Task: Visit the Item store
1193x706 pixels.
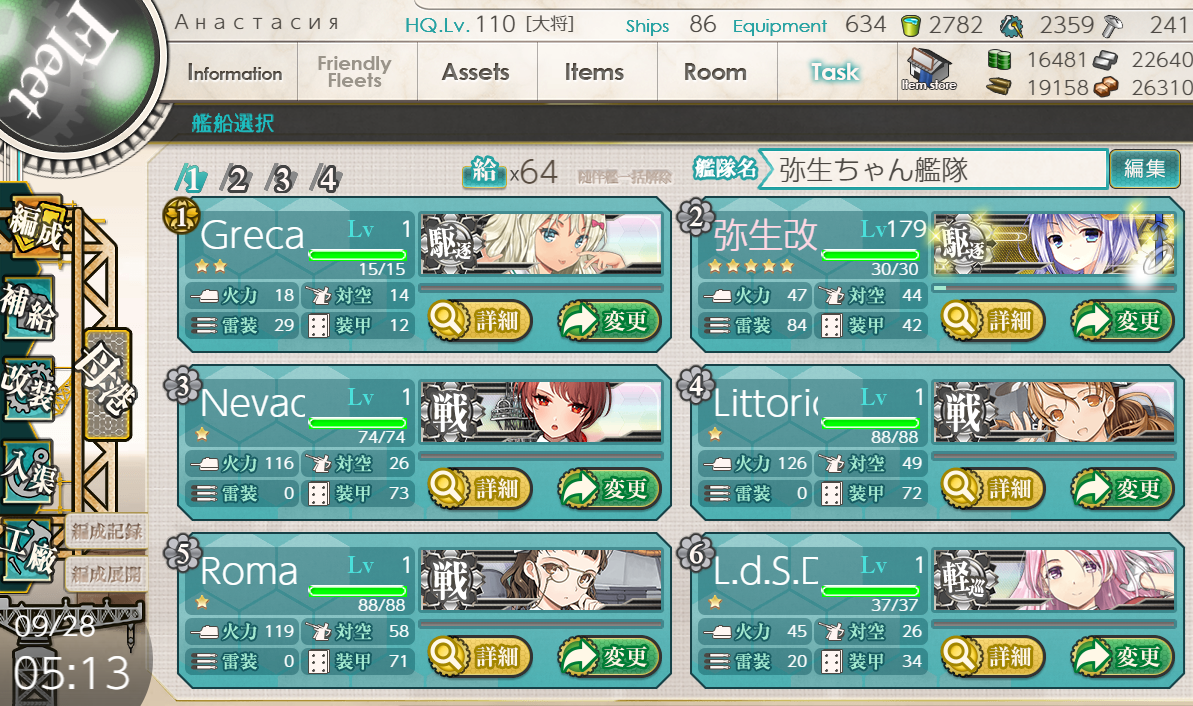Action: (928, 70)
